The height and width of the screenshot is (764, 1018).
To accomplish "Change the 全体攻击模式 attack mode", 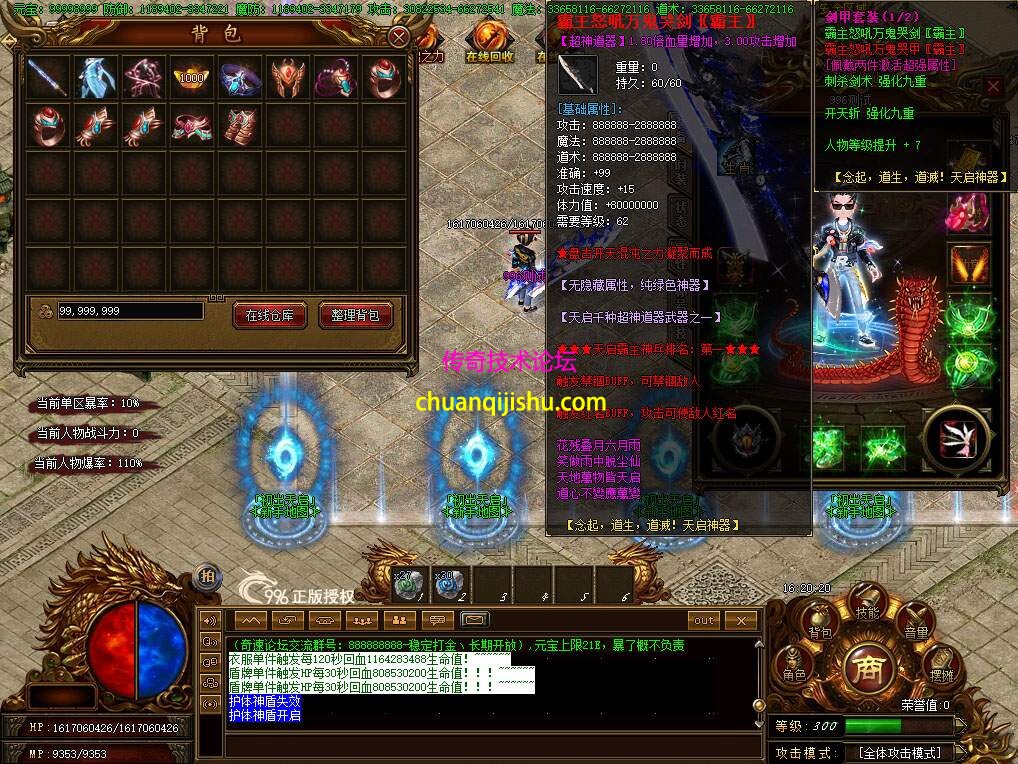I will (x=899, y=753).
